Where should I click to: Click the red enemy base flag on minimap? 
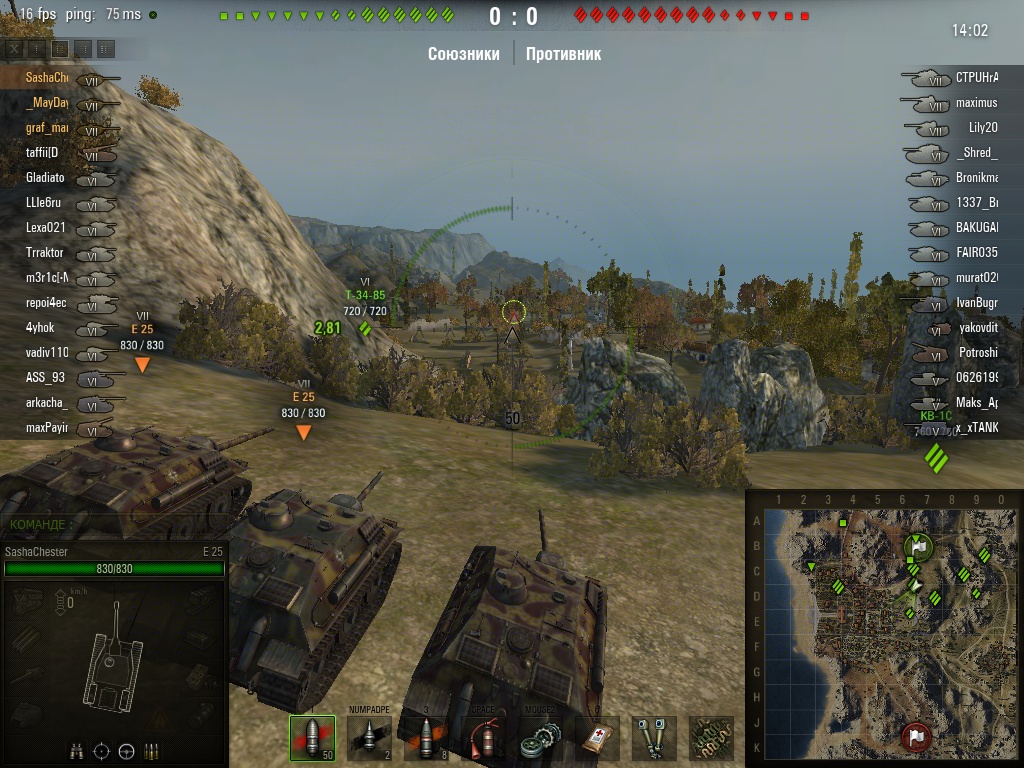click(915, 738)
